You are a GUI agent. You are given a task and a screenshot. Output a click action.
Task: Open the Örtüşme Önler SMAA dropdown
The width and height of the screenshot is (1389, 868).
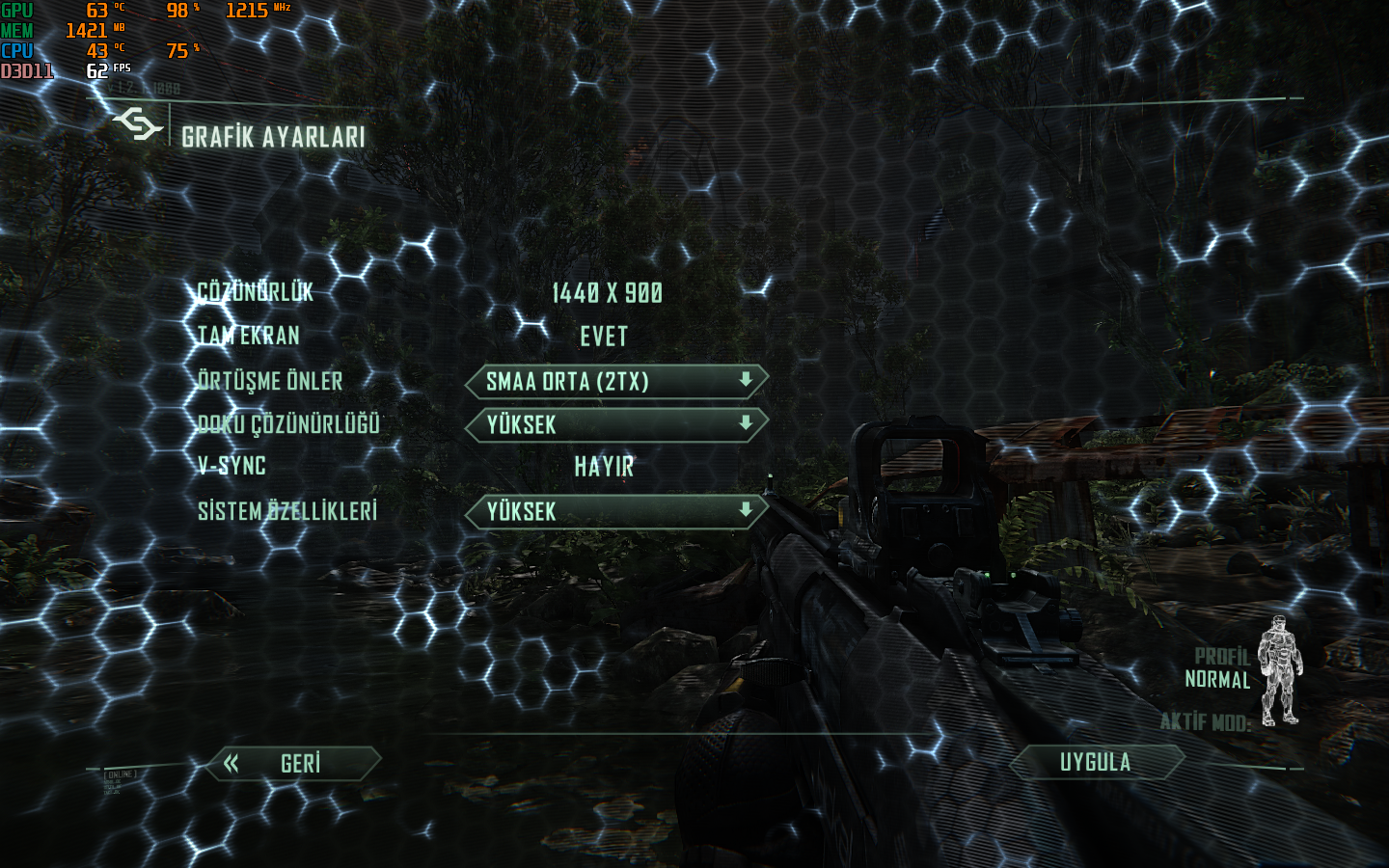point(616,382)
